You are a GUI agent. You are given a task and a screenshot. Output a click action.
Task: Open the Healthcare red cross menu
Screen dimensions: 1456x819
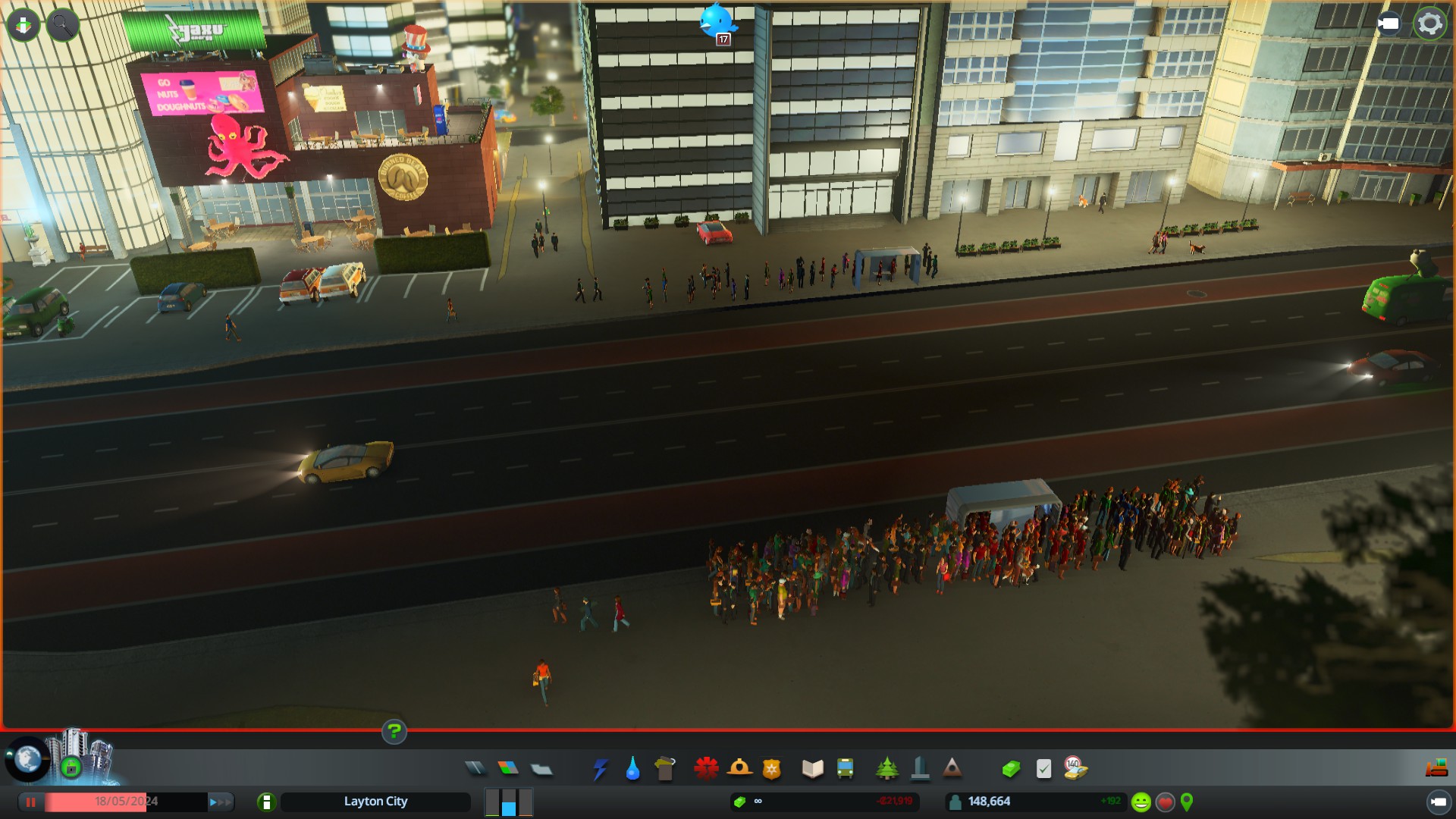(x=706, y=769)
